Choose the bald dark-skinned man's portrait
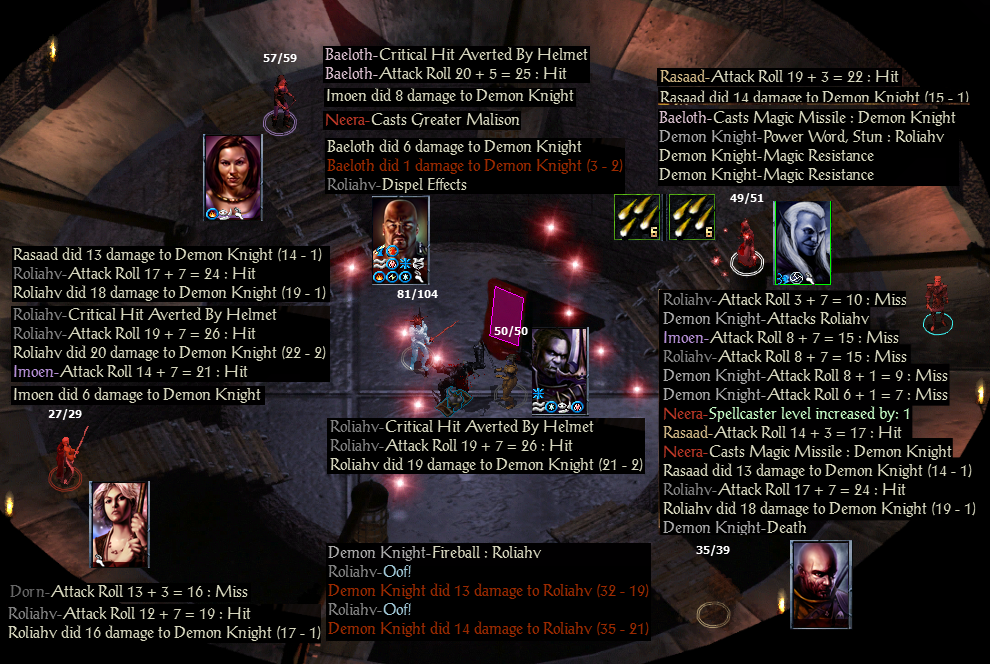Screen dimensions: 990x664 (400, 238)
